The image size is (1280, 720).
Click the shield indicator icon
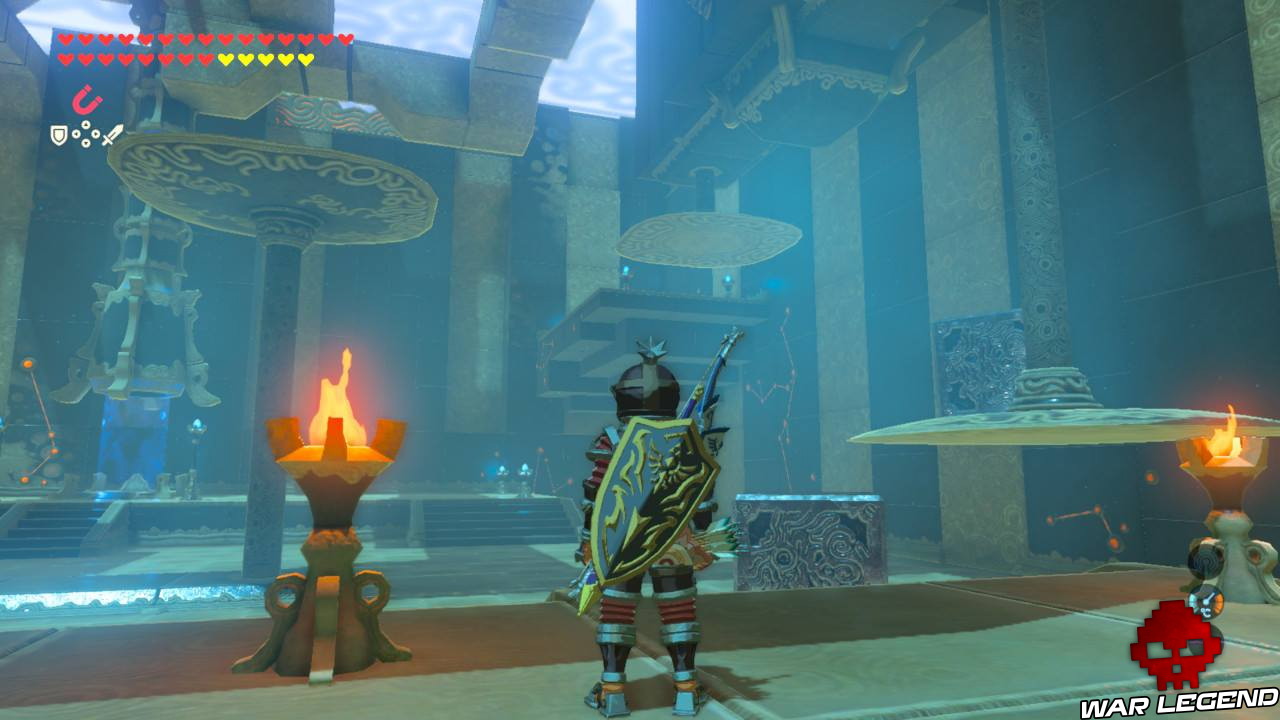click(58, 134)
